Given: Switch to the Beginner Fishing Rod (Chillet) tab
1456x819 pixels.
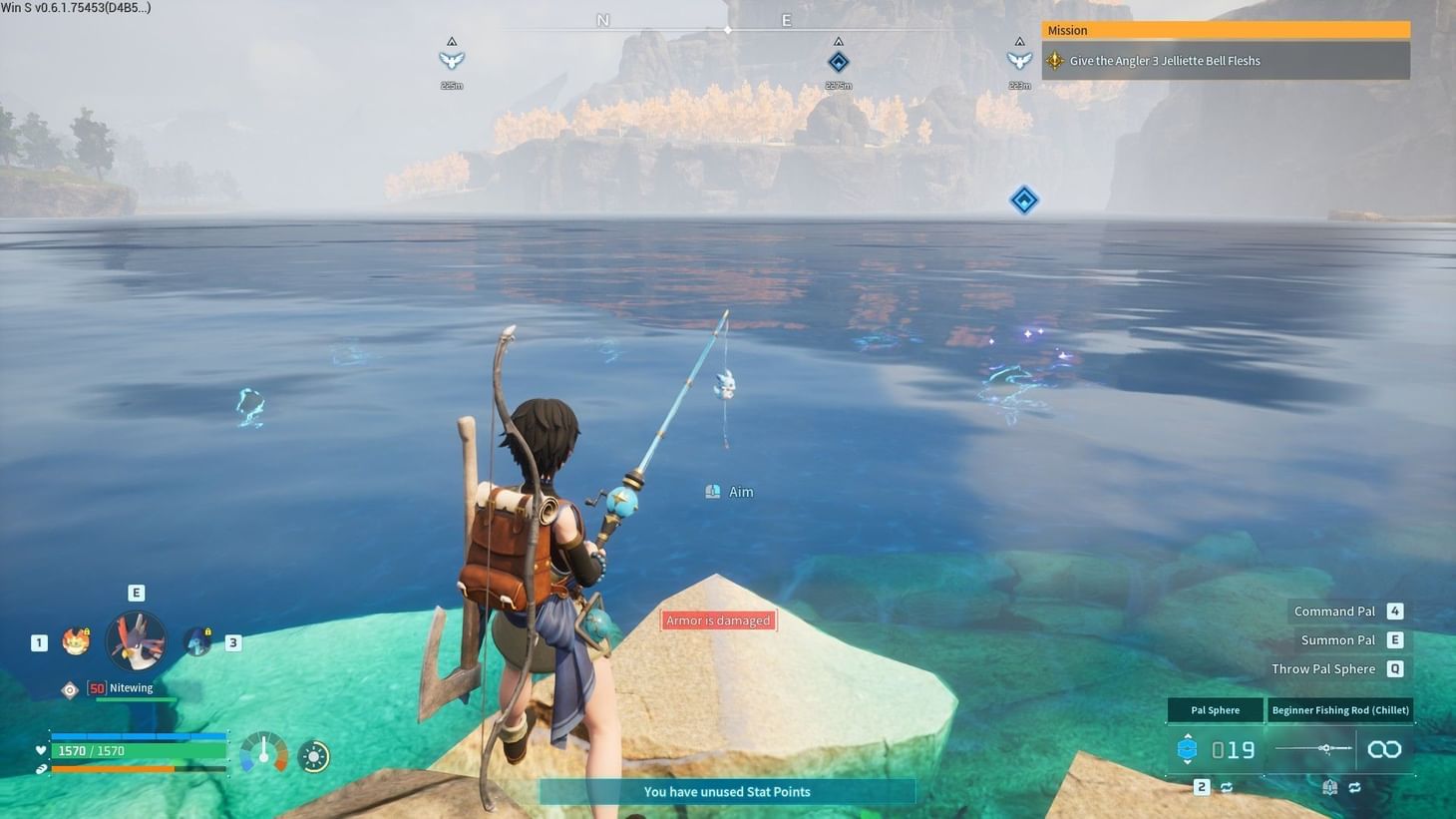Looking at the screenshot, I should point(1341,710).
